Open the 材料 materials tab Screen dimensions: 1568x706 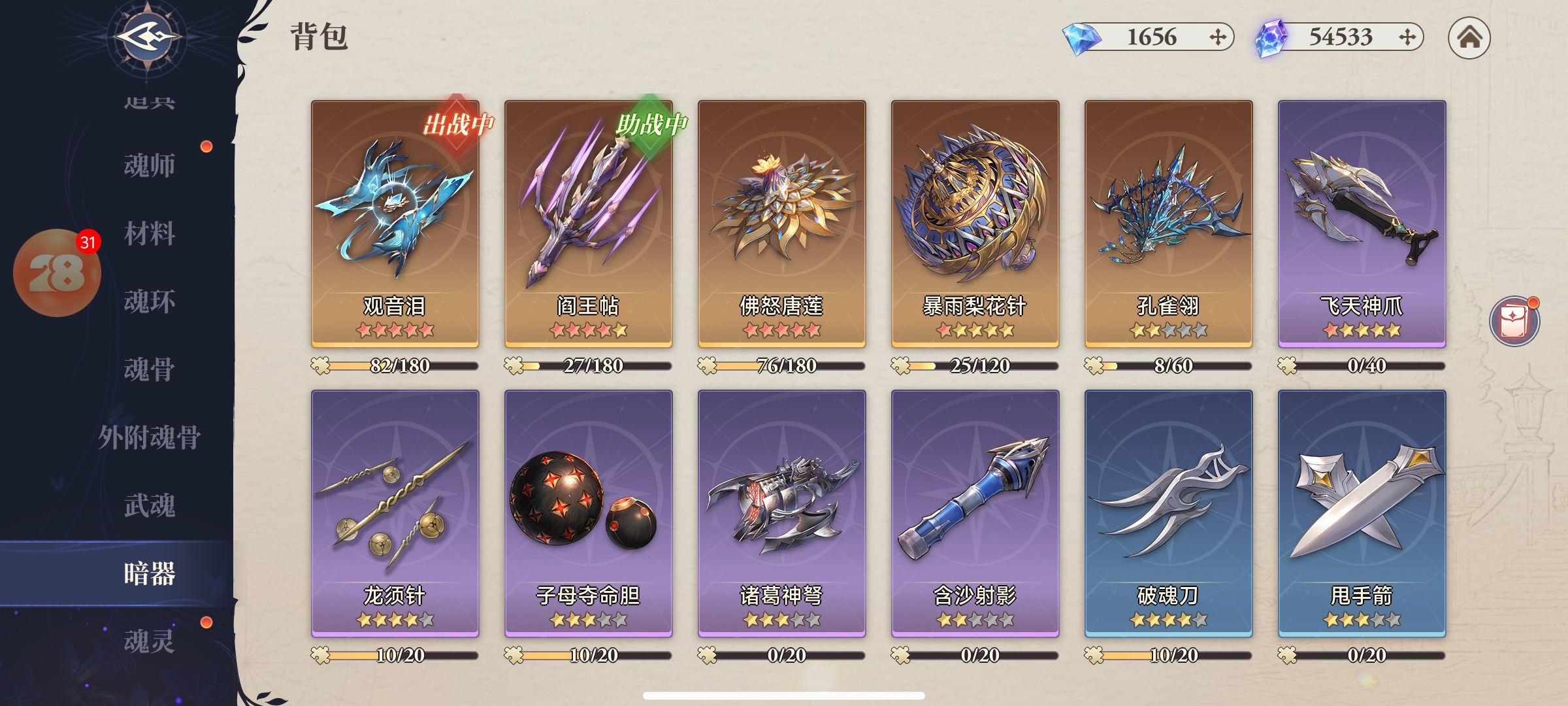point(150,234)
